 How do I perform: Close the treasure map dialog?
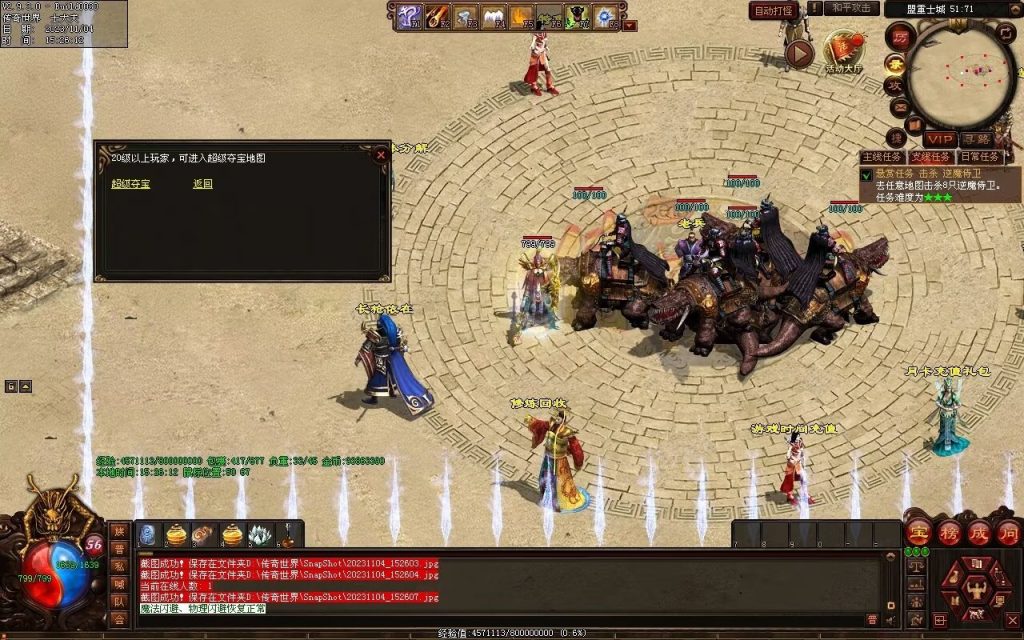coord(380,155)
